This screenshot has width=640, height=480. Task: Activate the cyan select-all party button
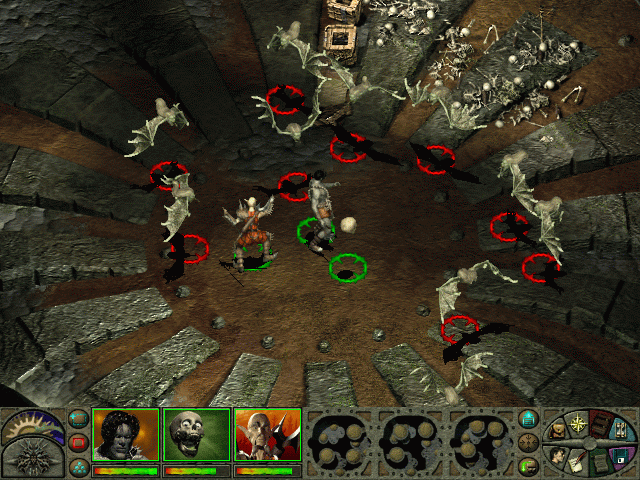tap(79, 419)
